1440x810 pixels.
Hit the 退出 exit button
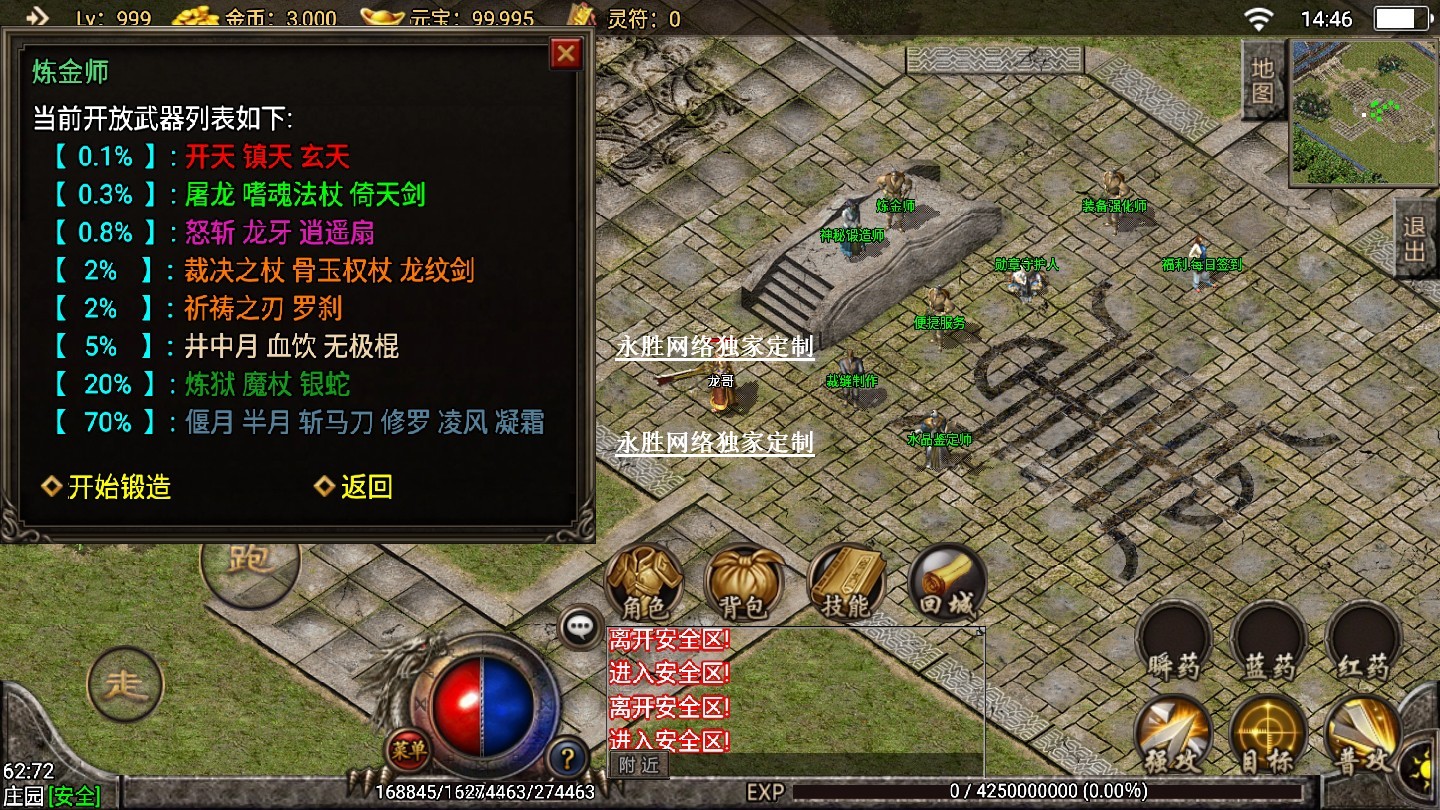tap(1416, 238)
